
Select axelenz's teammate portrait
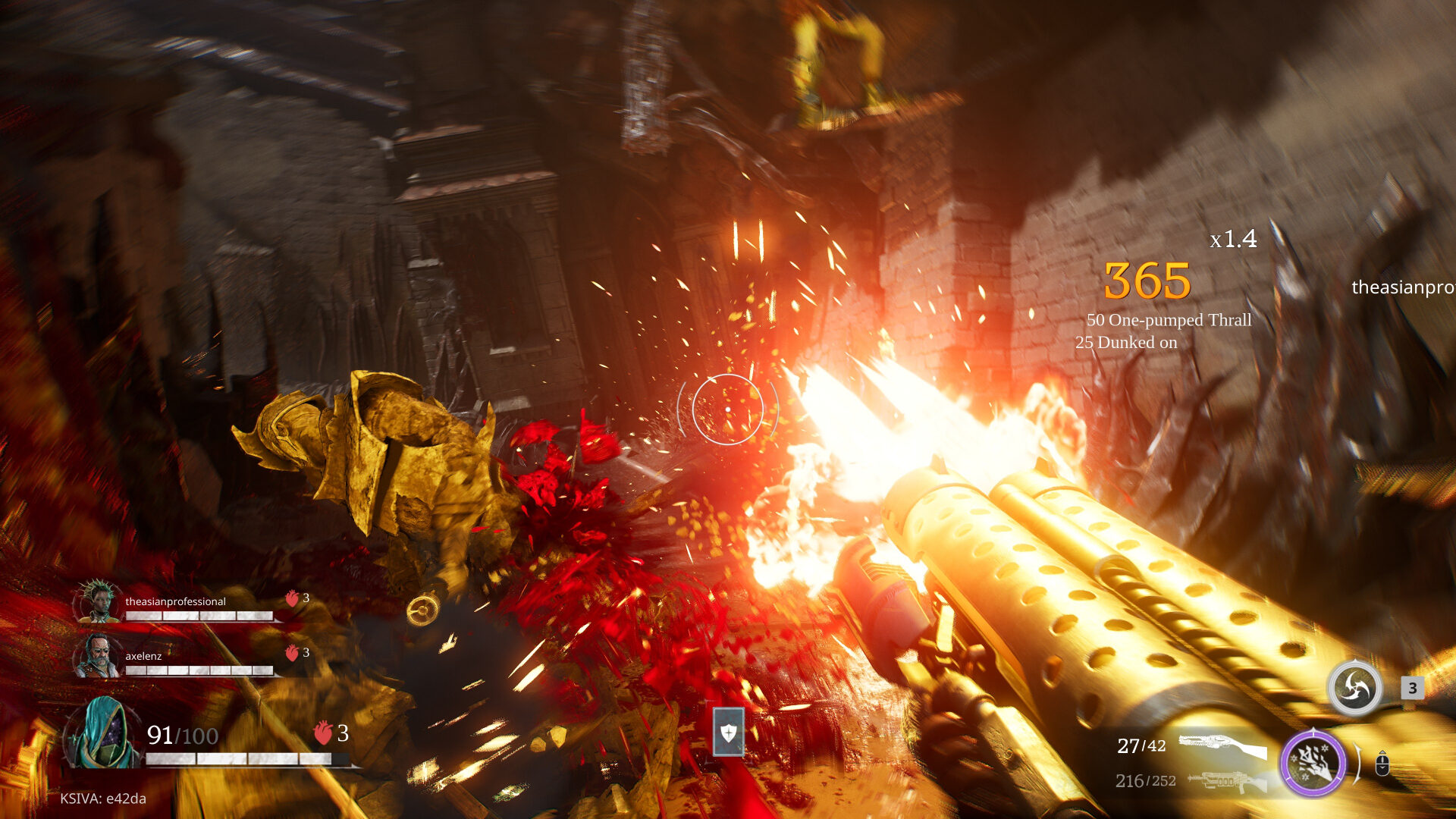(98, 656)
